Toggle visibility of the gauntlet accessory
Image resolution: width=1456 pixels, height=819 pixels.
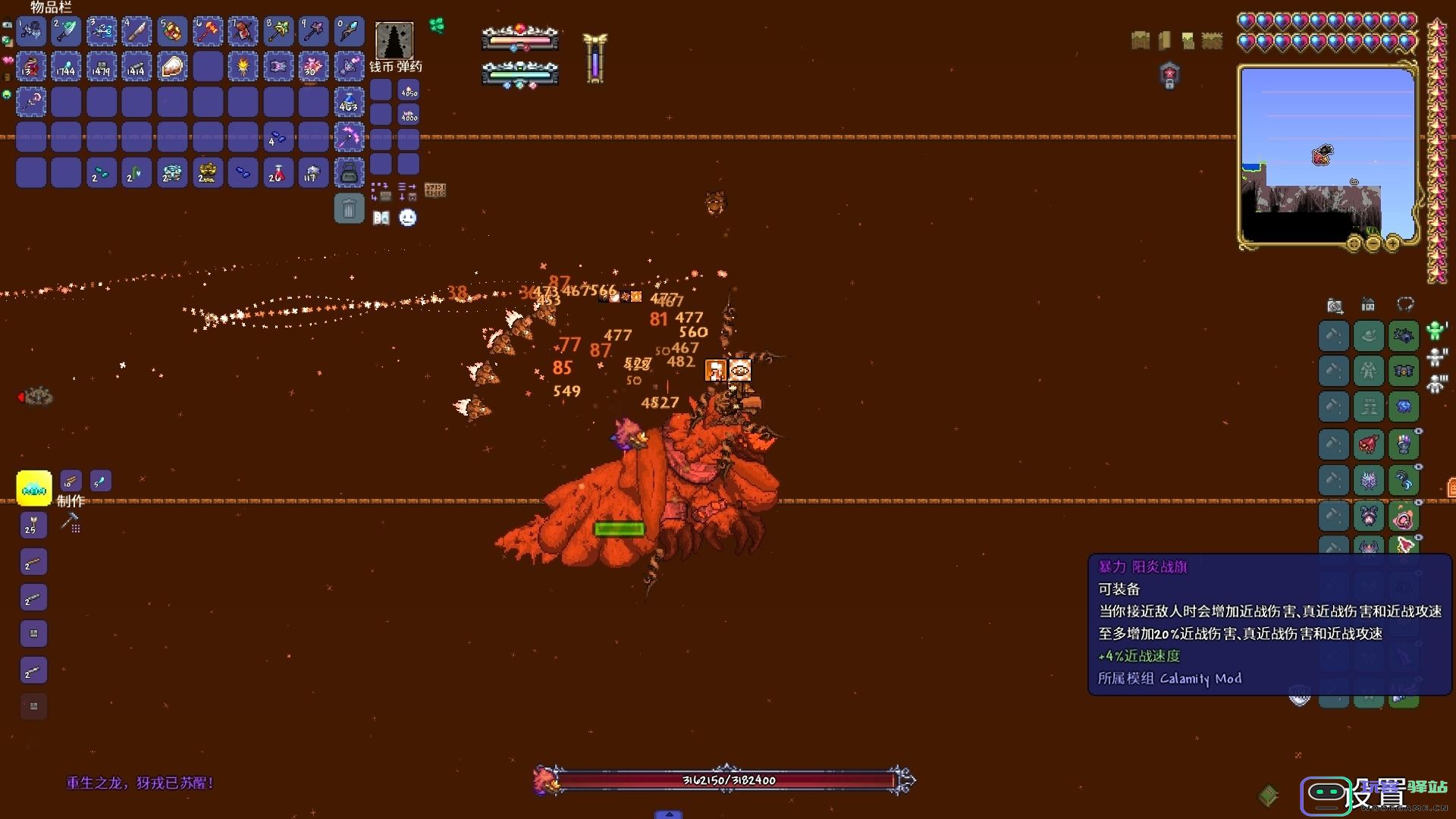pos(1419,431)
